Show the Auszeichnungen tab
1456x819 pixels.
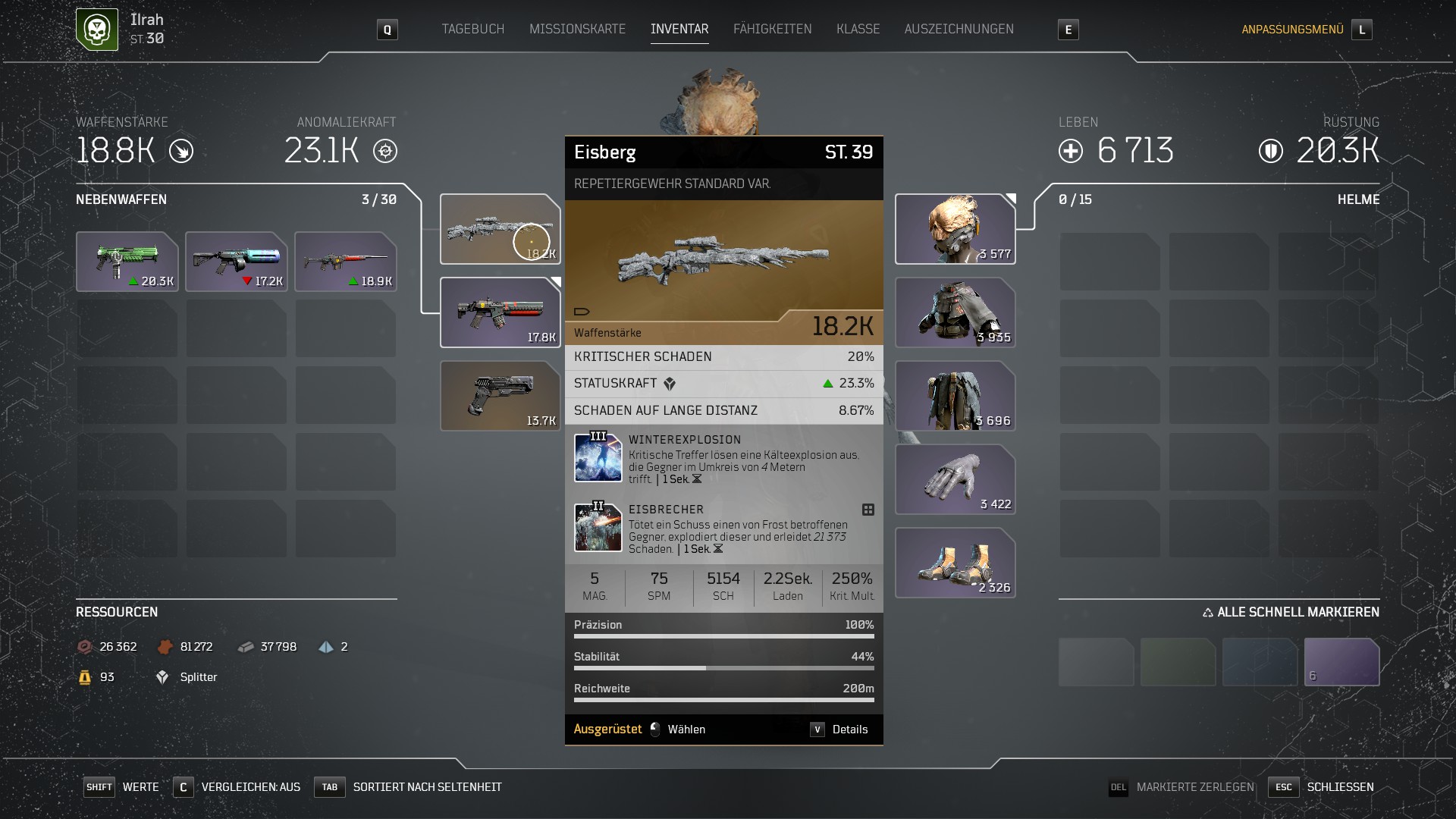(x=959, y=29)
